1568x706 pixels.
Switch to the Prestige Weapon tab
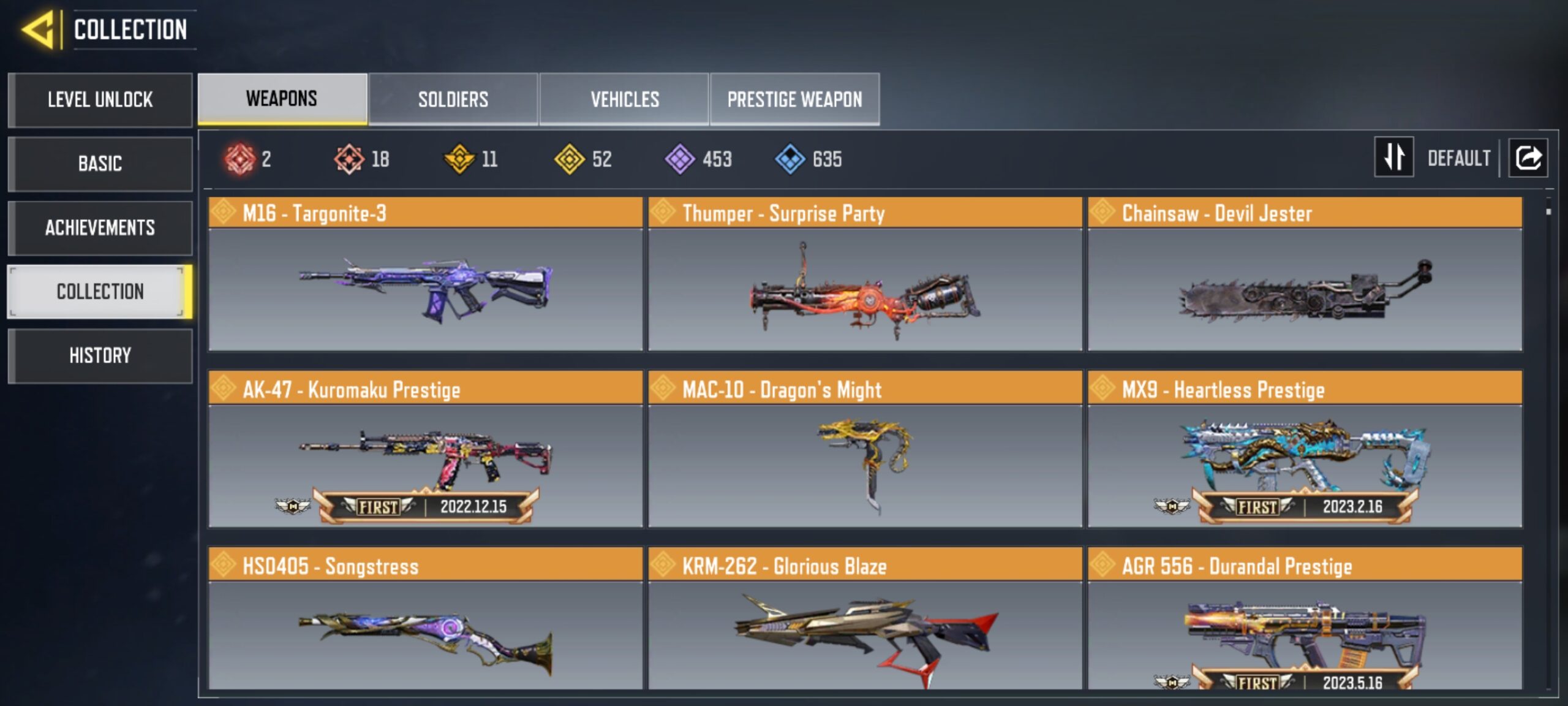point(795,99)
